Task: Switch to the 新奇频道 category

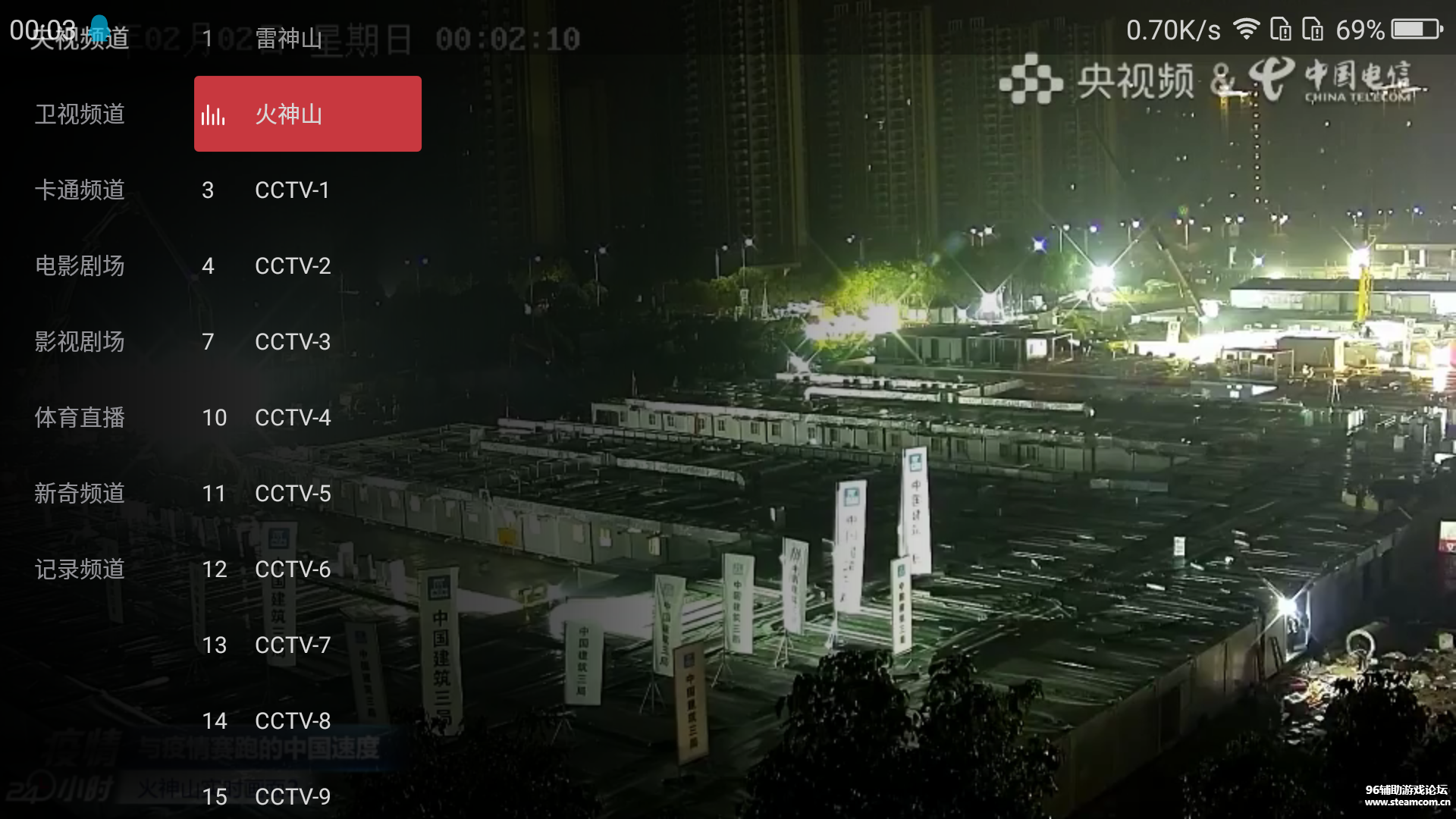Action: coord(79,493)
